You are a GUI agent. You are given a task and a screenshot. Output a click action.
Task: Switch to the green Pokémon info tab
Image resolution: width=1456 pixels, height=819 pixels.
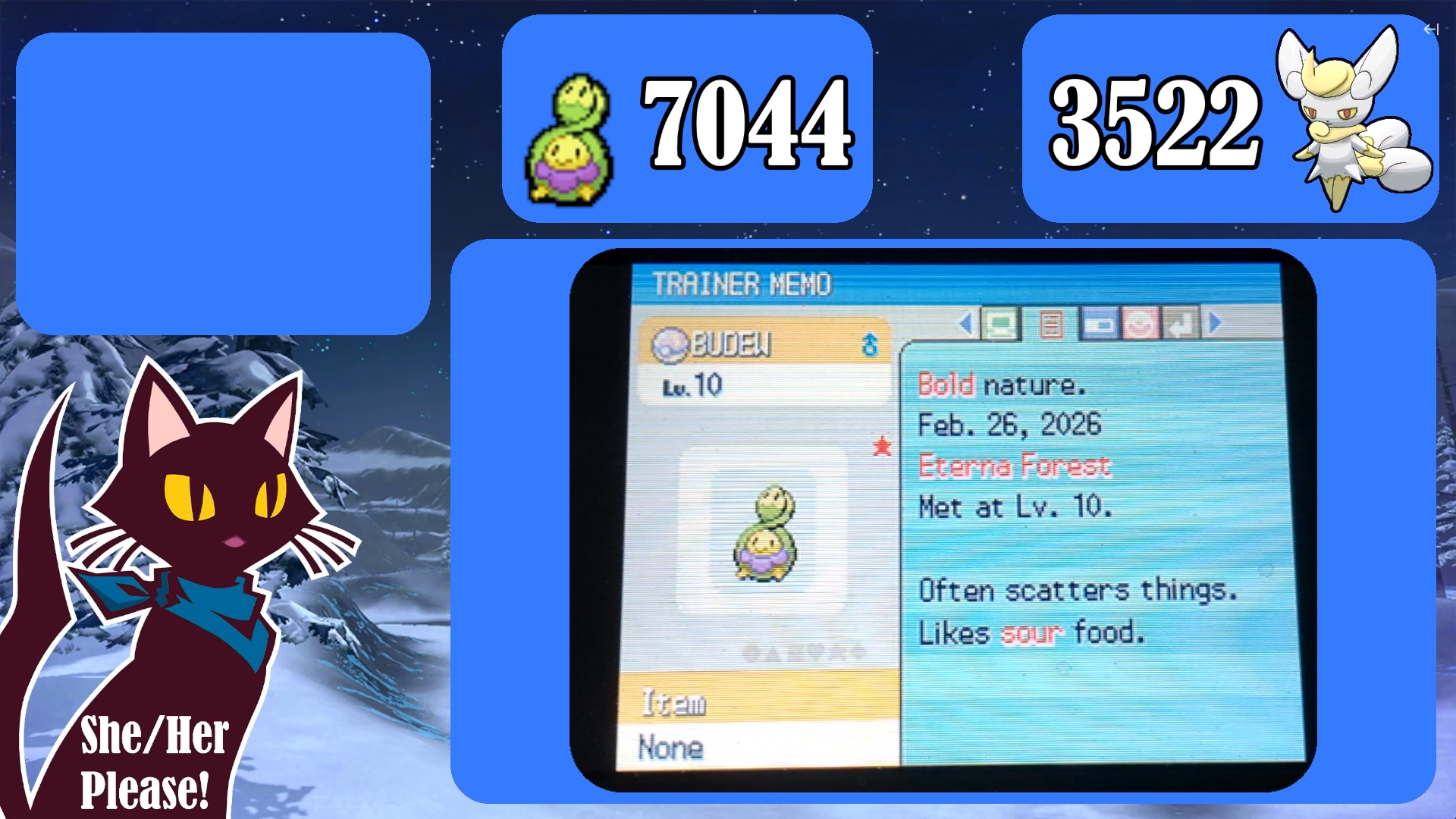(1001, 325)
